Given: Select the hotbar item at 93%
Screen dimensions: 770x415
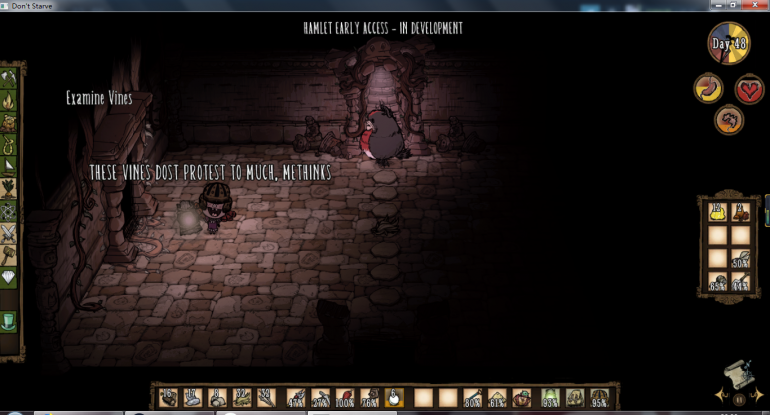Looking at the screenshot, I should coord(549,397).
